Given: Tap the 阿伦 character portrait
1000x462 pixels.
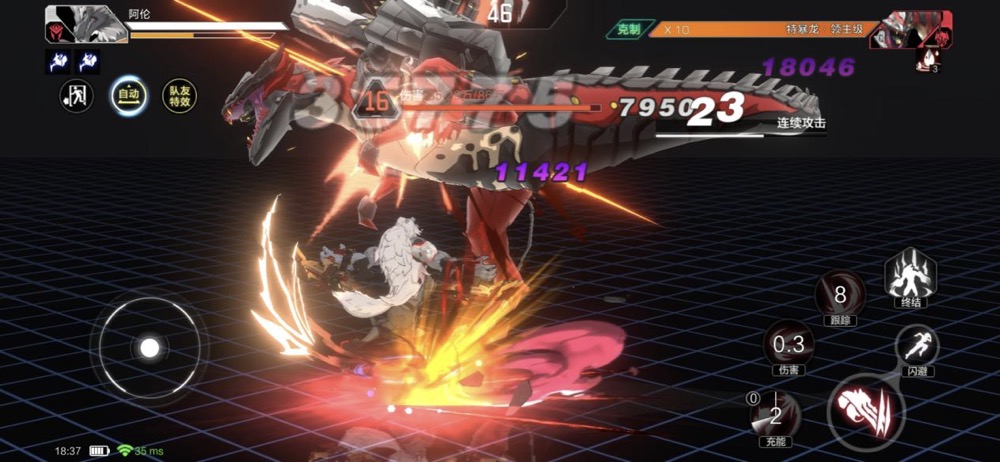Looking at the screenshot, I should [72, 24].
